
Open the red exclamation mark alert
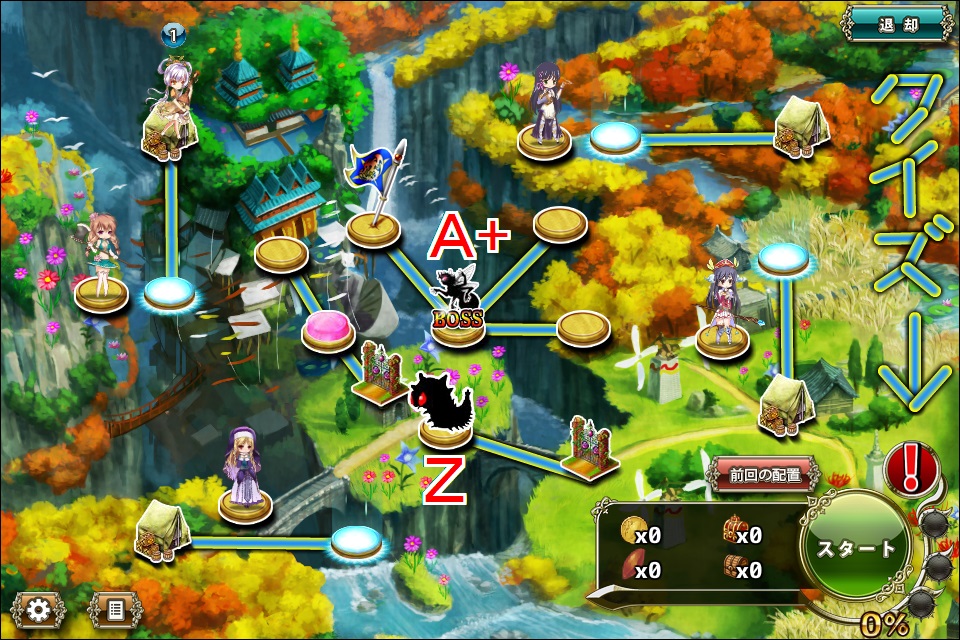click(910, 467)
